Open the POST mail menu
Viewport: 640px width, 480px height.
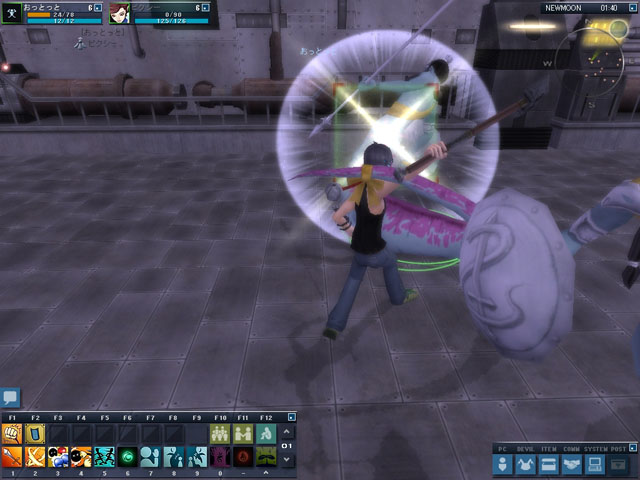tap(619, 465)
